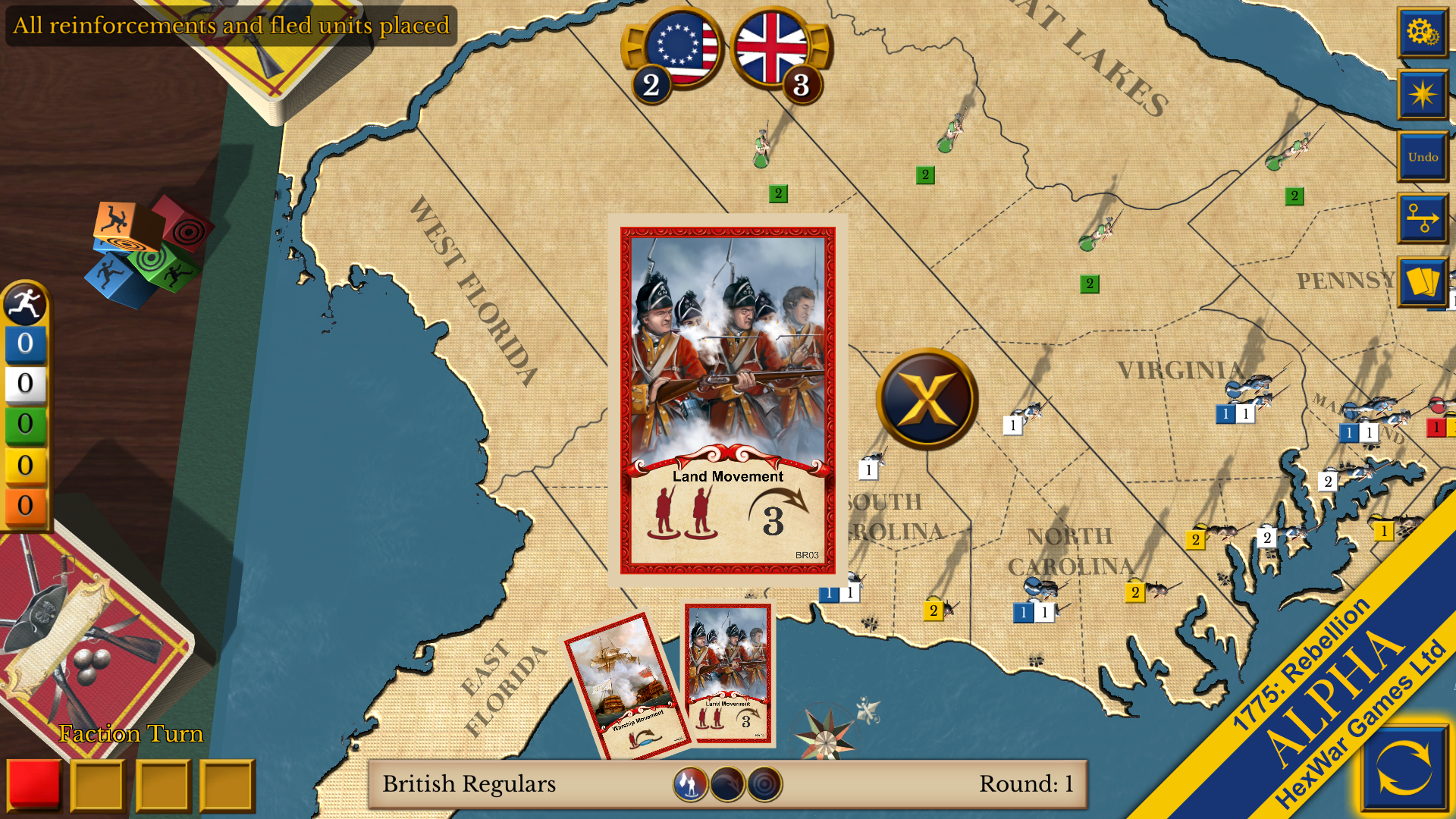Open the card hand icon

coord(1423,282)
